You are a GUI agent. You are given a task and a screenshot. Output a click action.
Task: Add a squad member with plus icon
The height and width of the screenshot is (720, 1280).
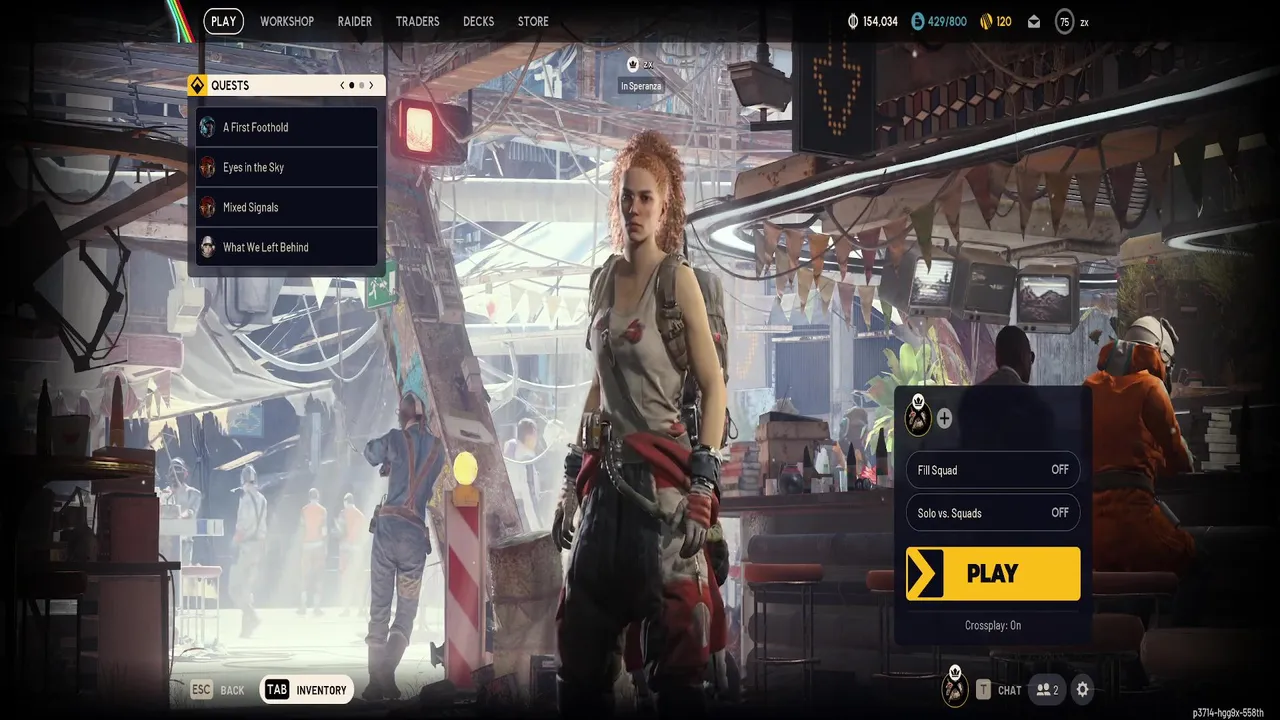pyautogui.click(x=944, y=419)
